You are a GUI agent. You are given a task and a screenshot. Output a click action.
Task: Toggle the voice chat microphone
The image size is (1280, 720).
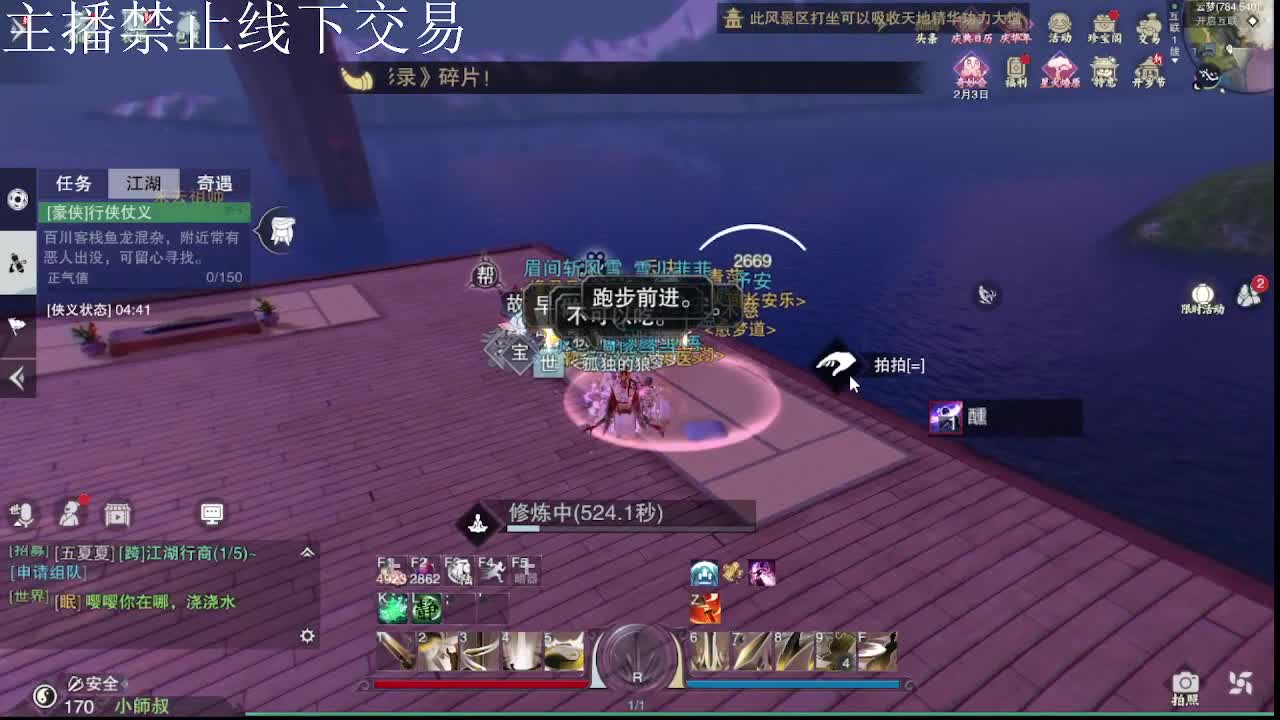tap(24, 514)
